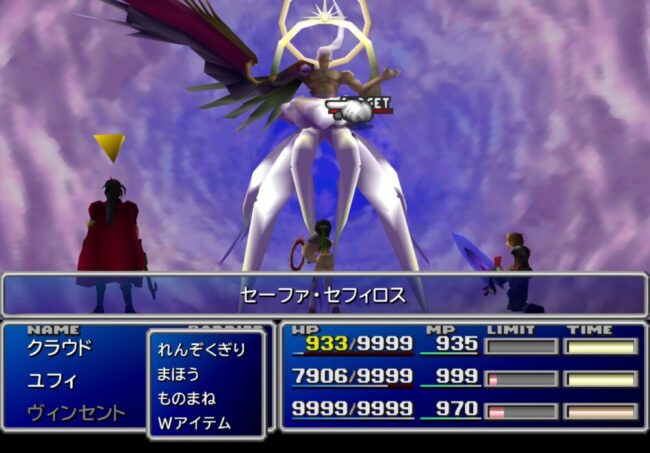Choose ユフィ in the party list
Viewport: 650px width, 453px height.
(x=52, y=380)
